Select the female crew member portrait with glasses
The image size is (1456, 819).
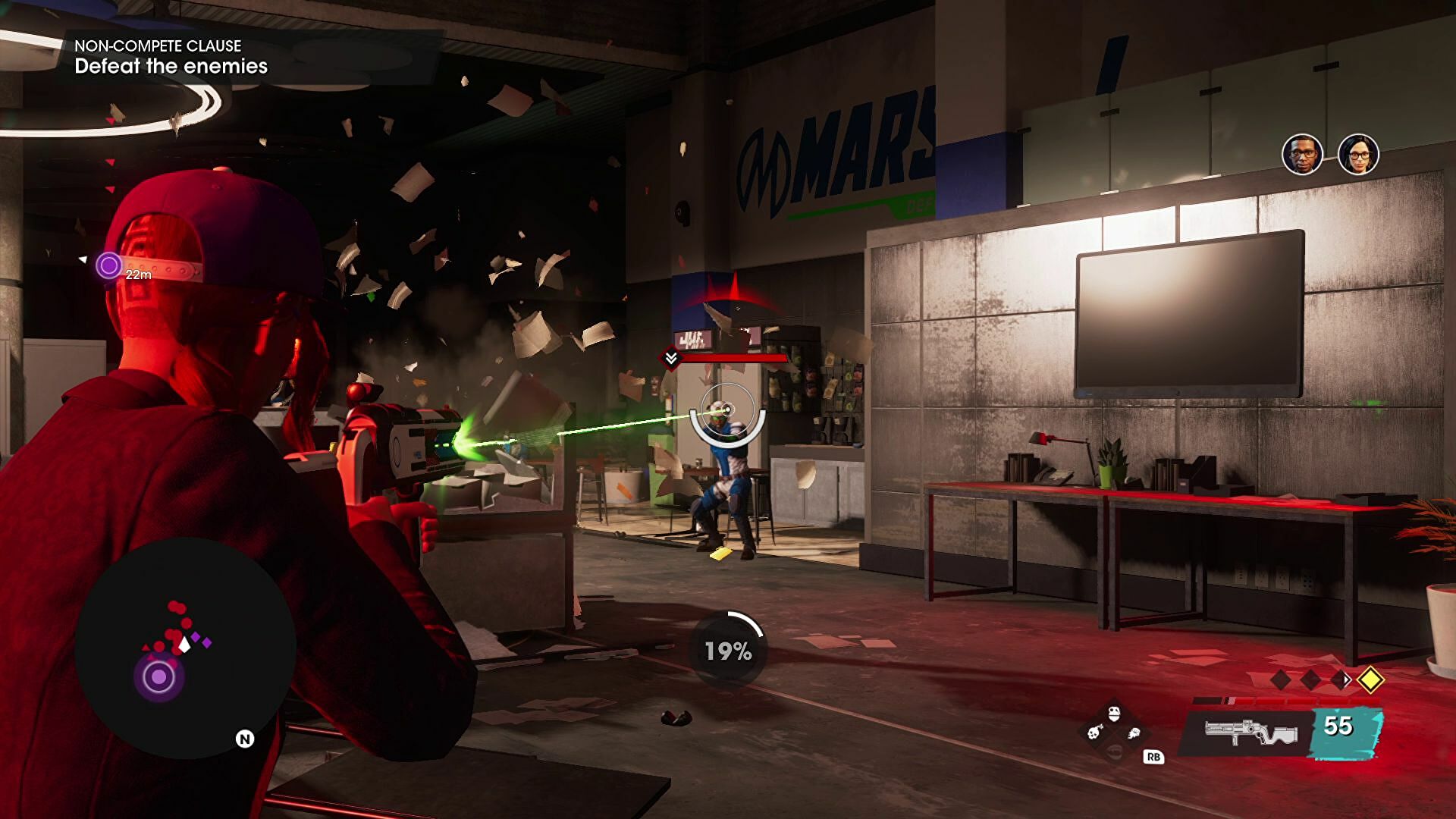pos(1357,155)
